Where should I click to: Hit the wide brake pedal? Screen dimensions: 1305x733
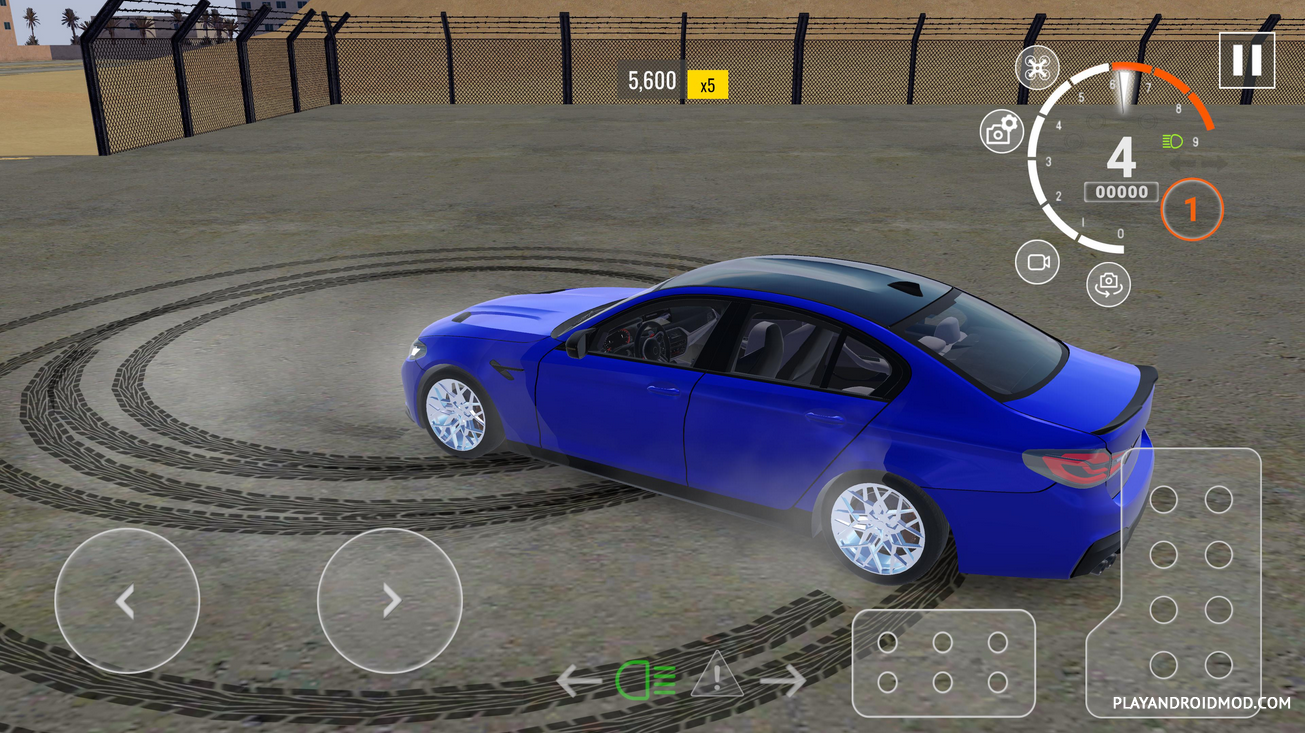click(x=943, y=662)
